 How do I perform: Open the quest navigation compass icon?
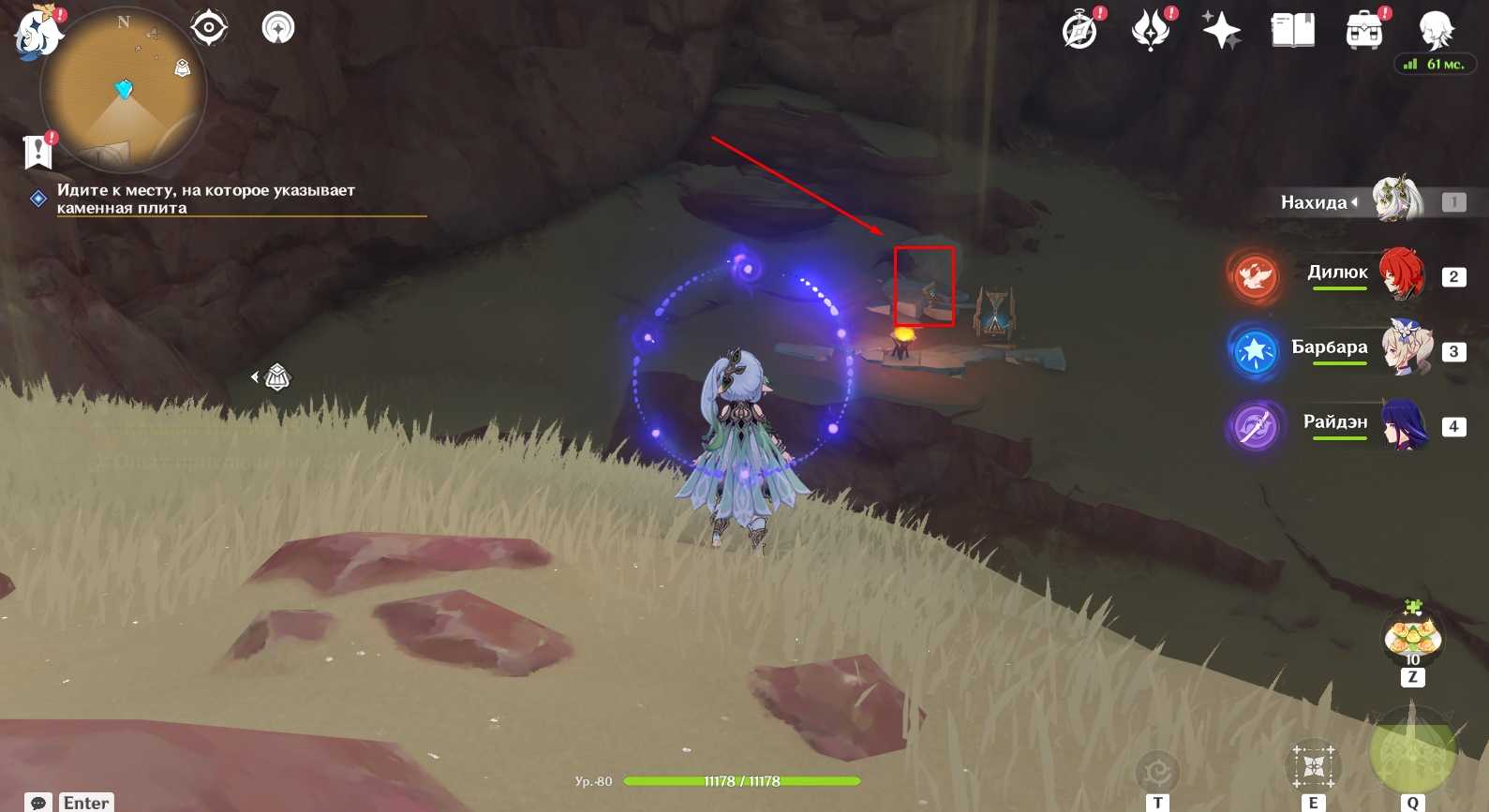click(x=277, y=27)
